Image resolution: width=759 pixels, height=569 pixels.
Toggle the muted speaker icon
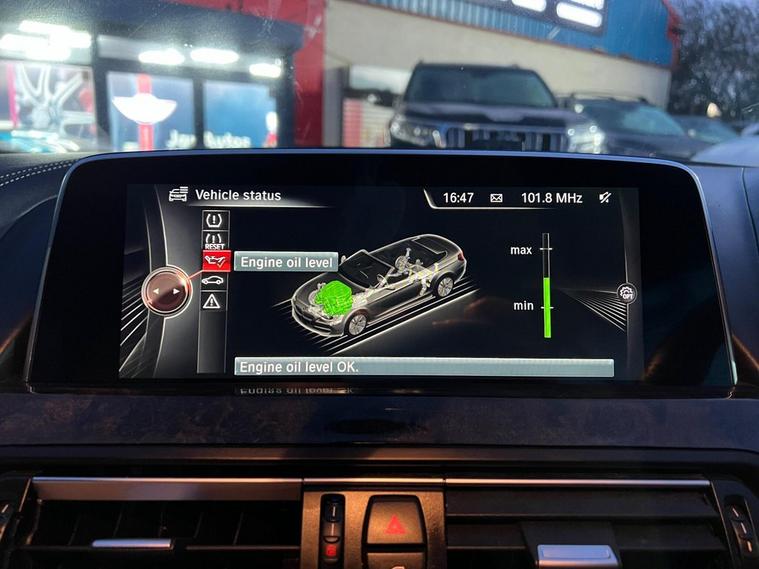click(605, 198)
